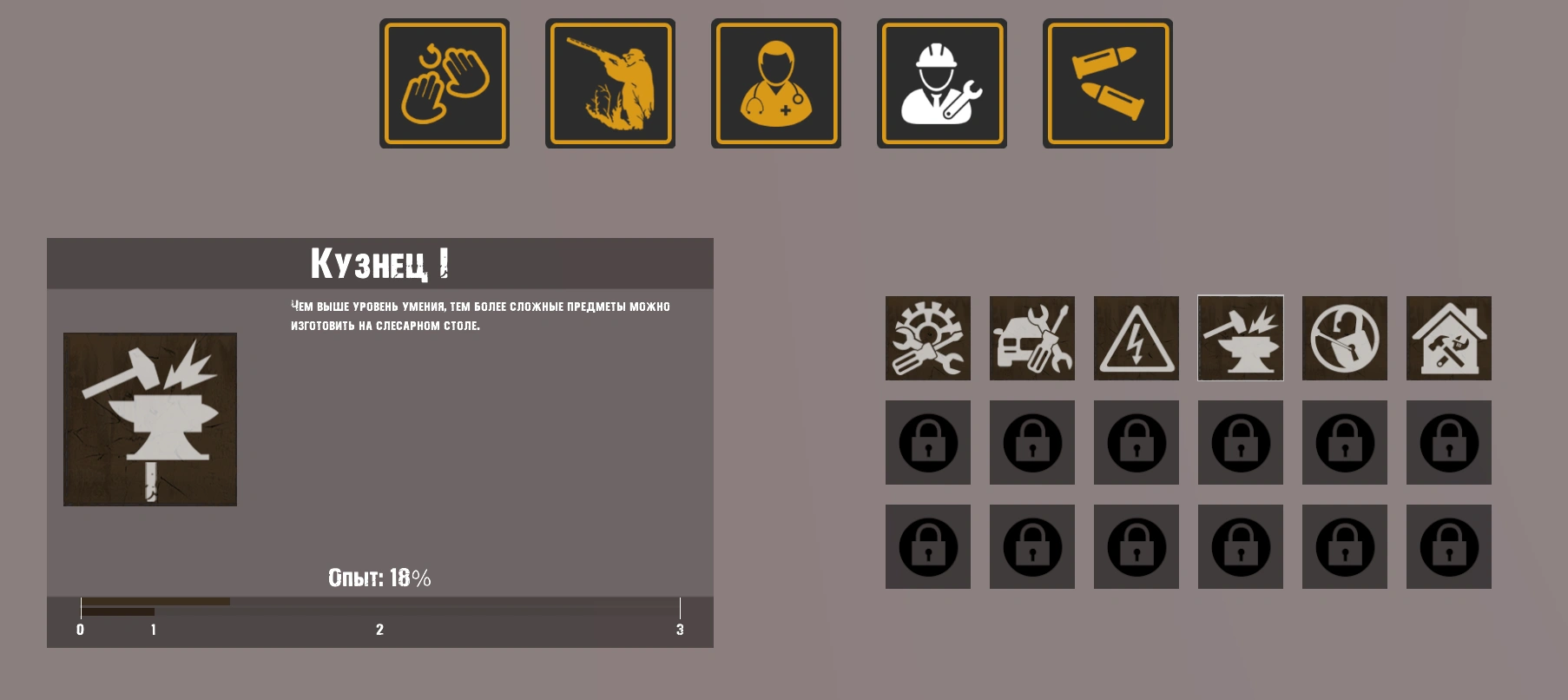Viewport: 1568px width, 700px height.
Task: Select the doctor medicine category
Action: (776, 83)
